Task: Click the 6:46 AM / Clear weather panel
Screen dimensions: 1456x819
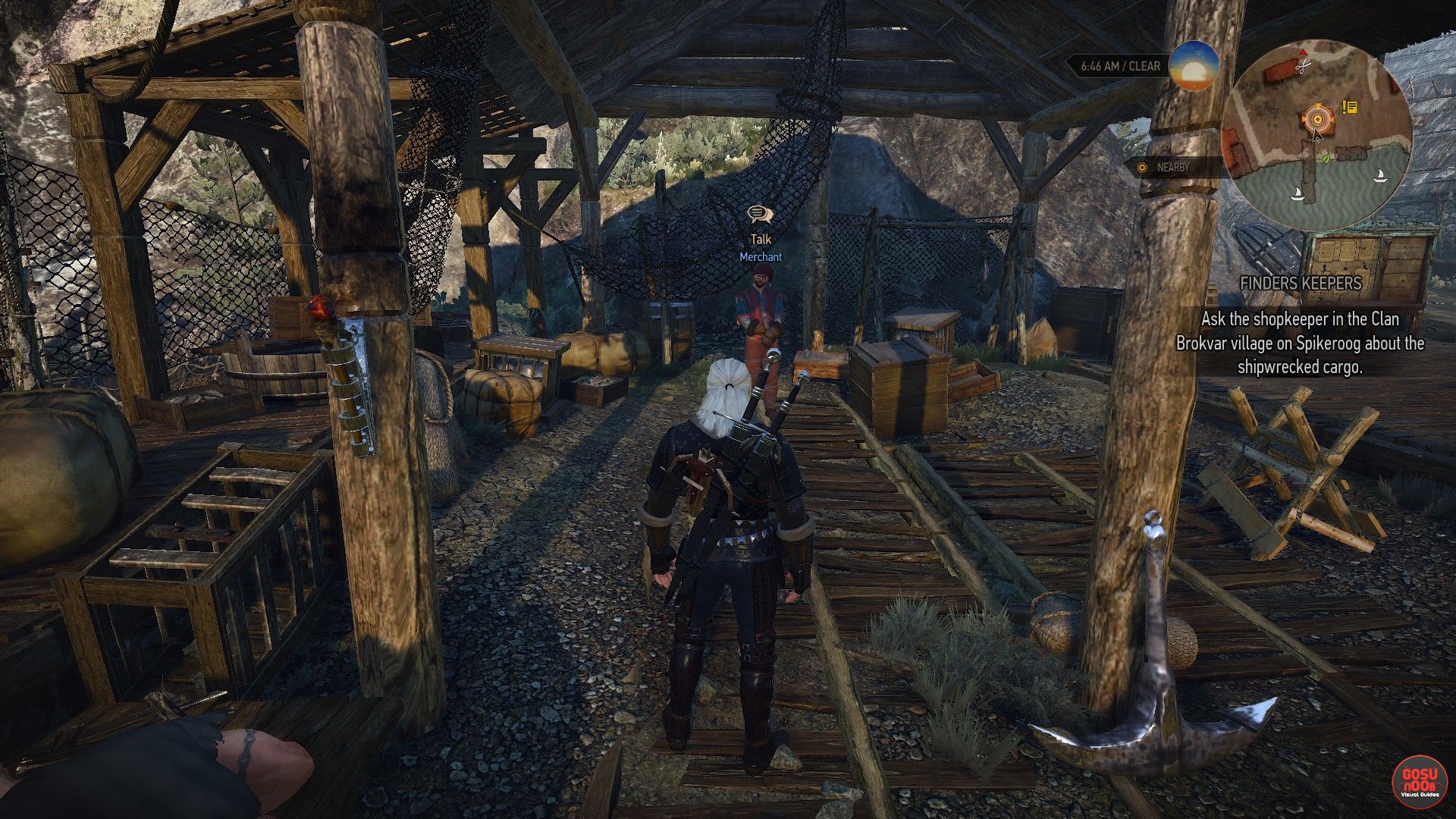Action: pos(1120,67)
